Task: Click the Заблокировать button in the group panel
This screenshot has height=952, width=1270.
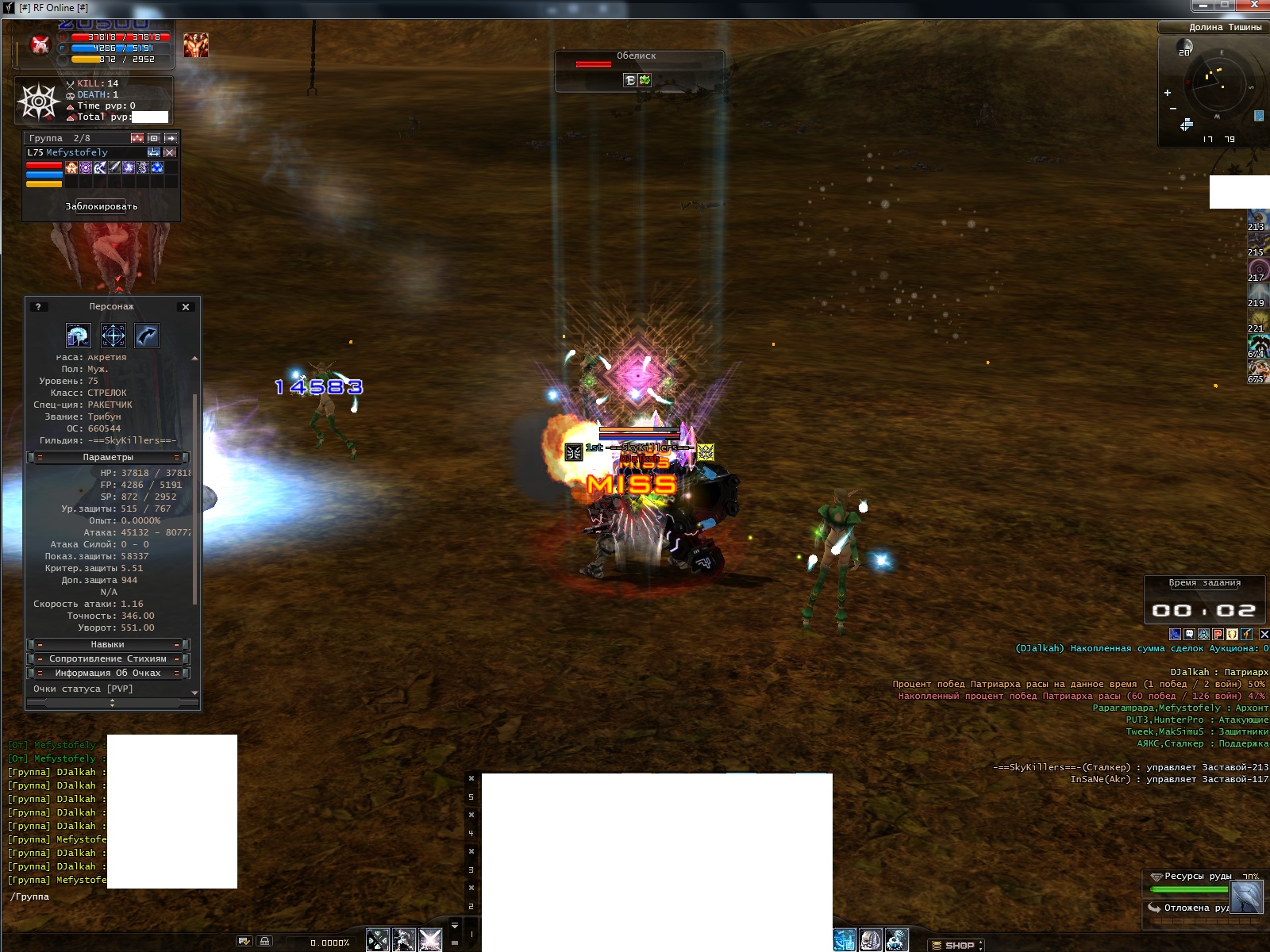Action: point(102,206)
